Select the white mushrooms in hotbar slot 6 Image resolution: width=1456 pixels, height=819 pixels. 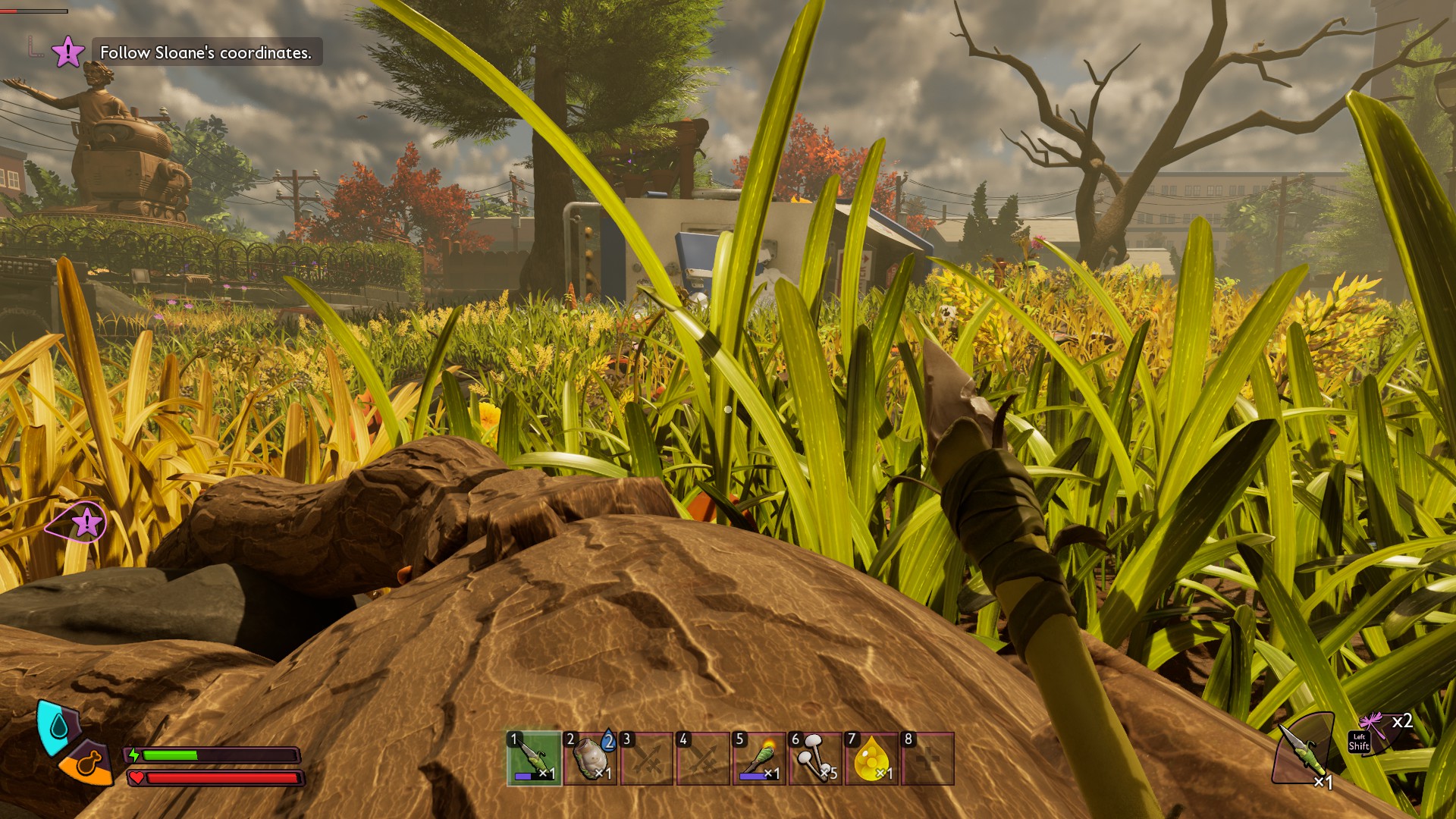click(815, 758)
